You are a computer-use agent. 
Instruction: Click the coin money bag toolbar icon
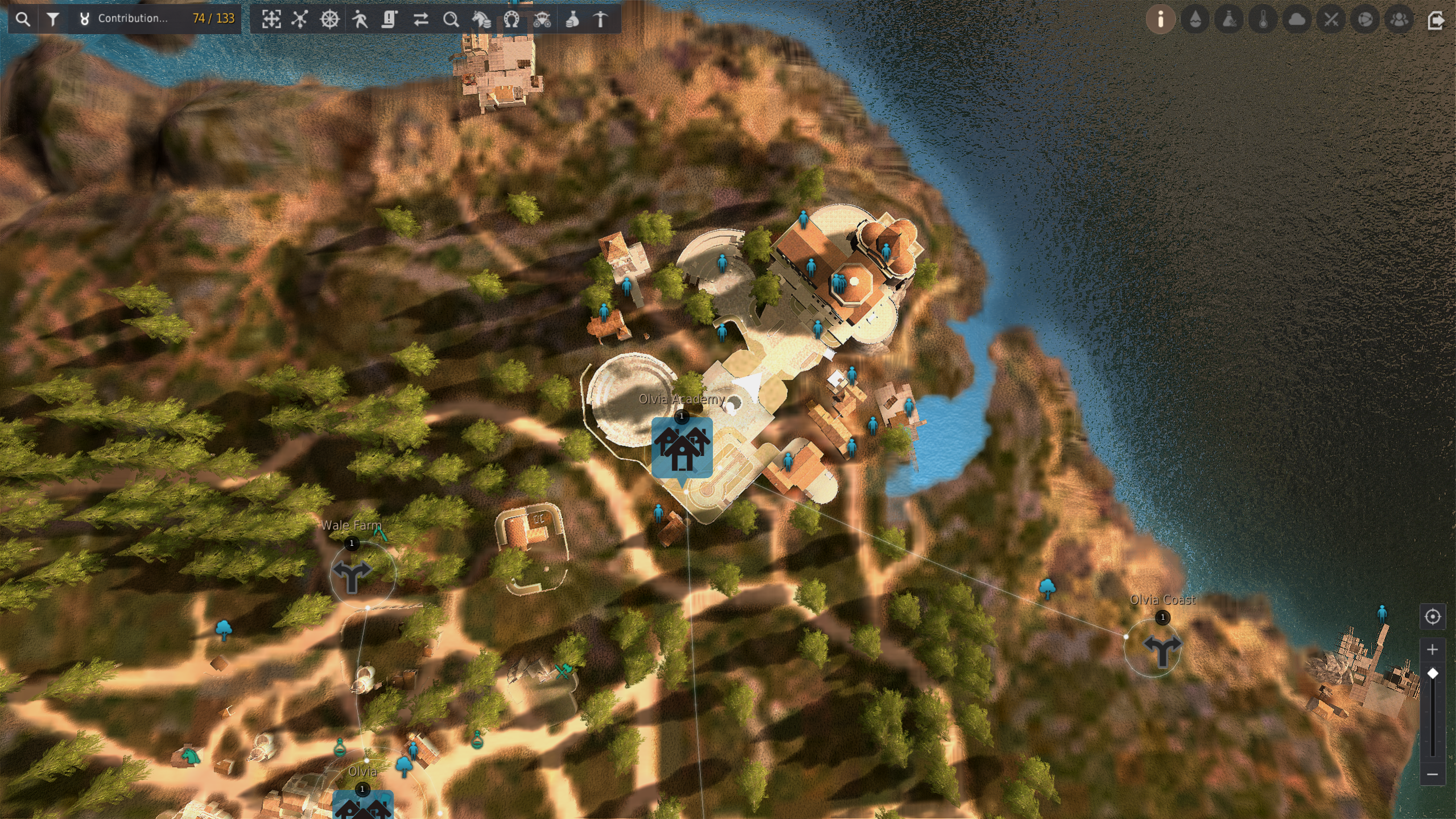point(572,19)
